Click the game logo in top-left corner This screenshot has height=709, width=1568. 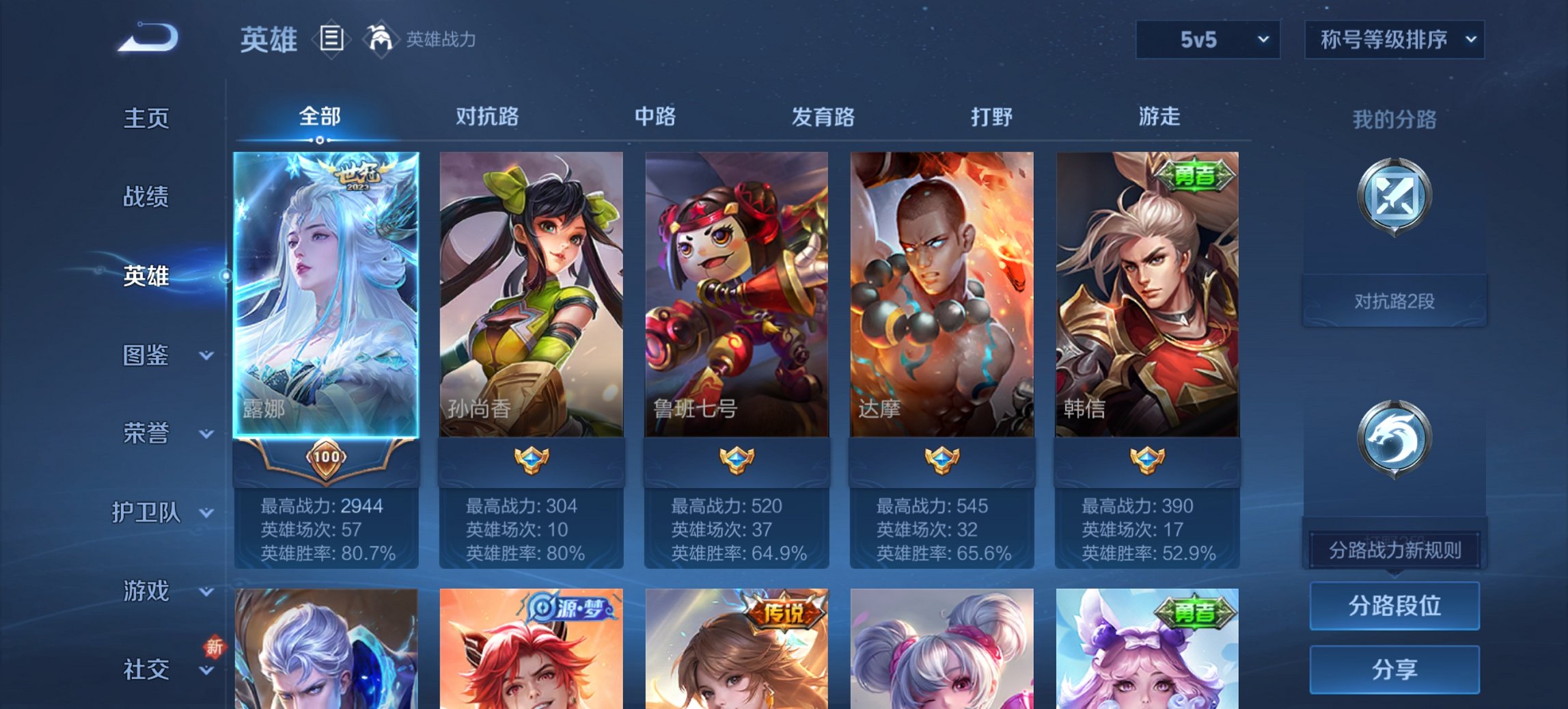click(147, 38)
